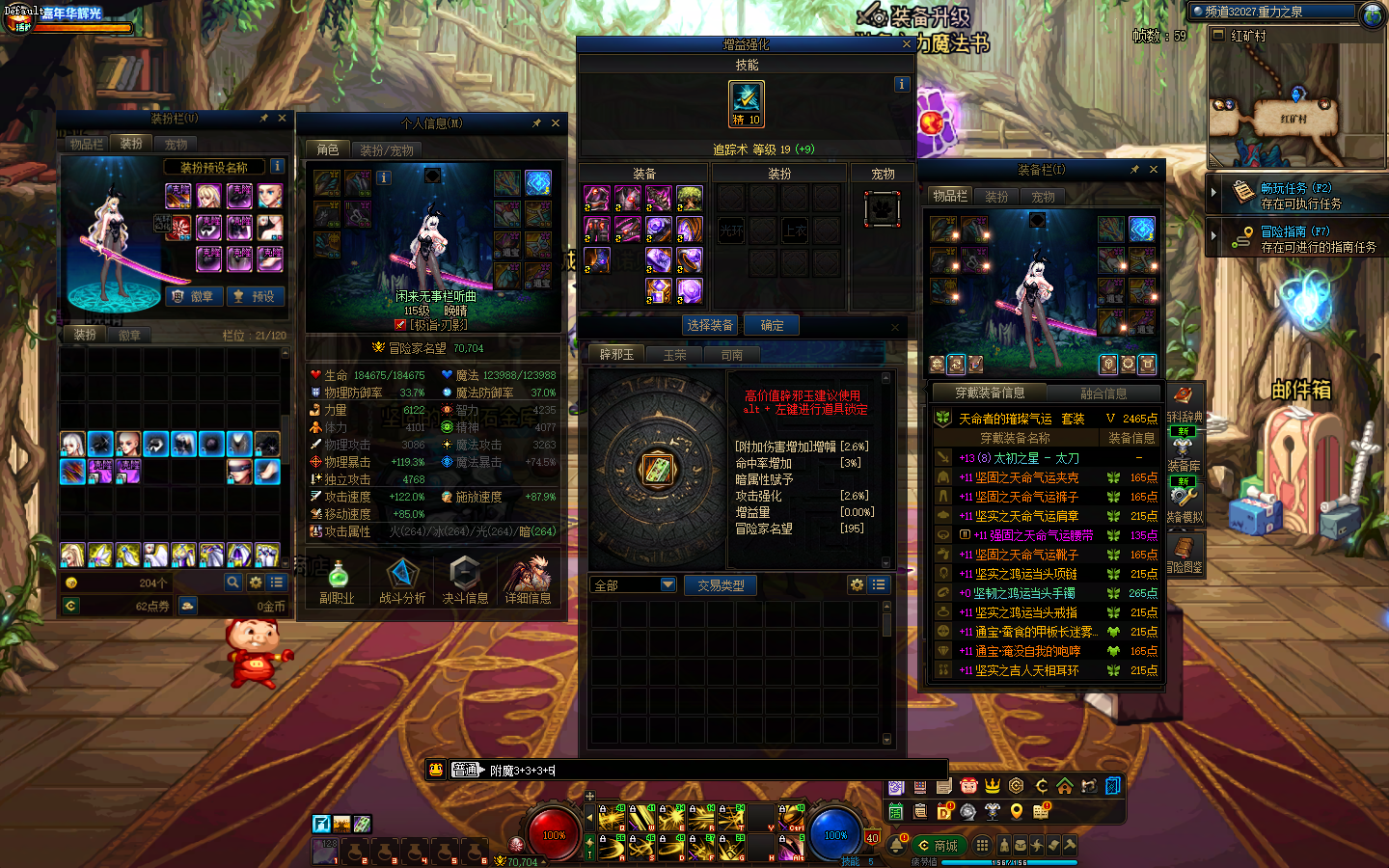This screenshot has height=868, width=1389.
Task: Switch to the 融合信息 tab
Action: coord(1103,393)
